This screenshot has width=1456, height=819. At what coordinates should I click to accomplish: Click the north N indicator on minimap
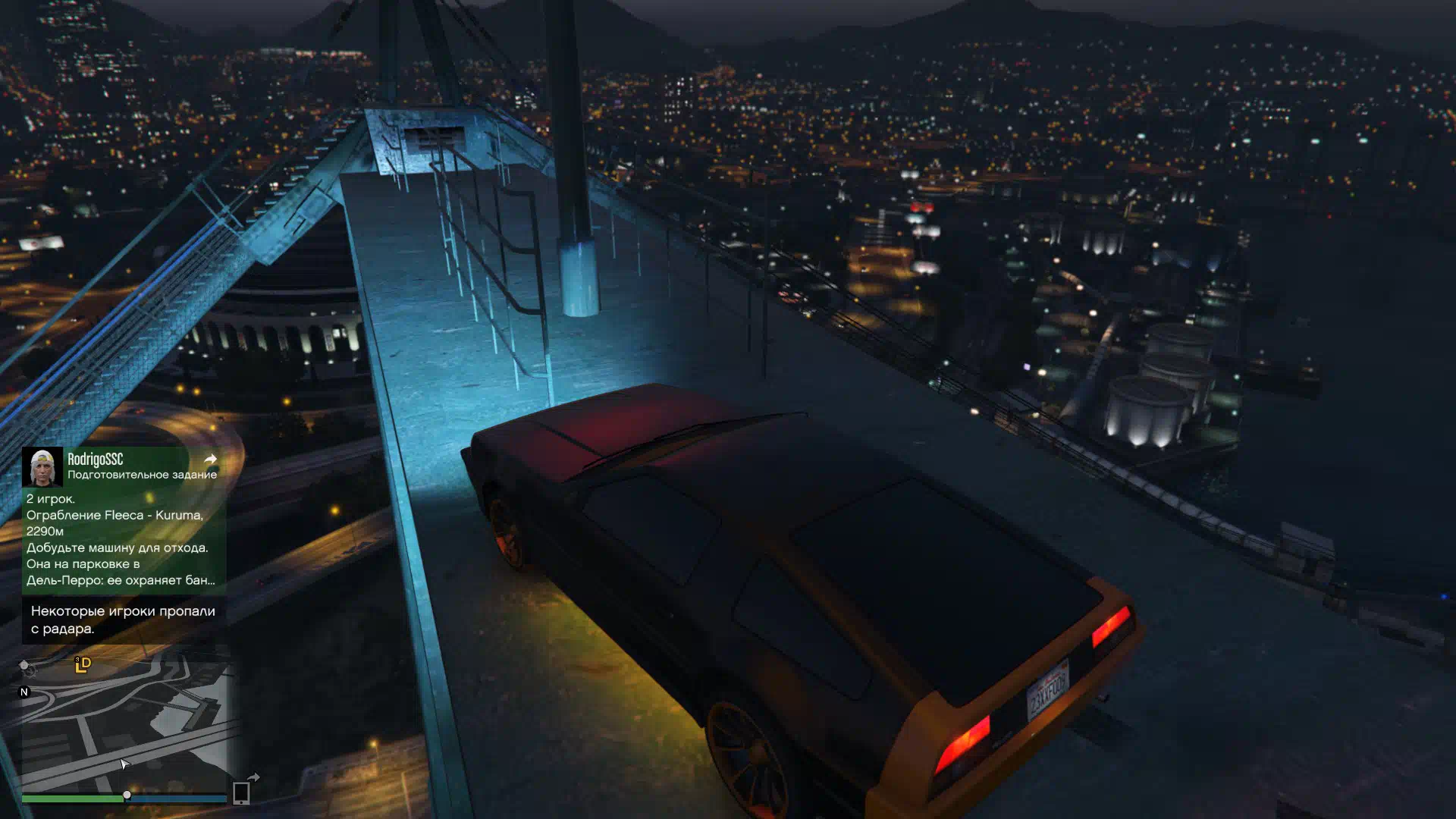[24, 692]
